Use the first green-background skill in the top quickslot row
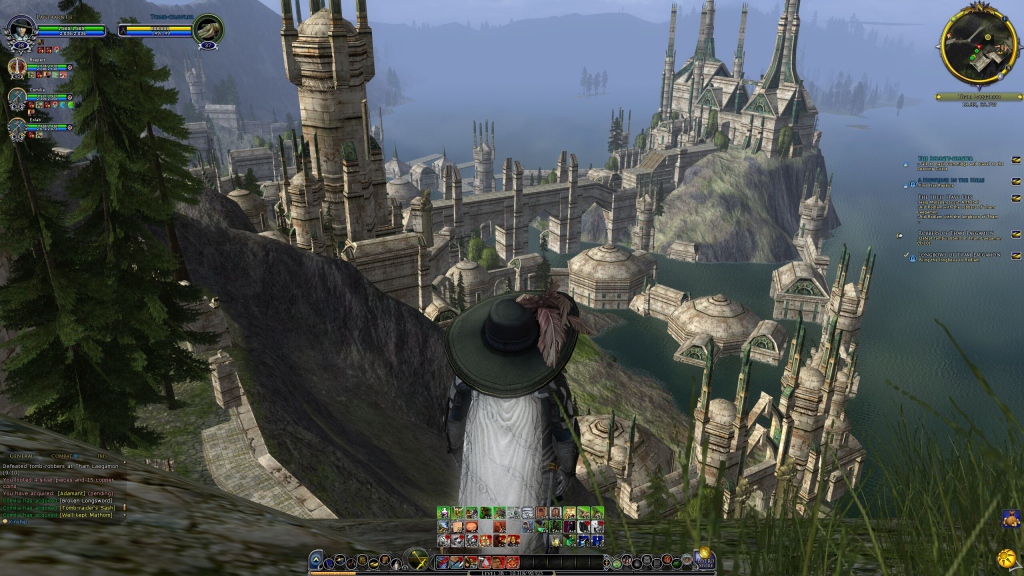The height and width of the screenshot is (576, 1024). pos(443,513)
